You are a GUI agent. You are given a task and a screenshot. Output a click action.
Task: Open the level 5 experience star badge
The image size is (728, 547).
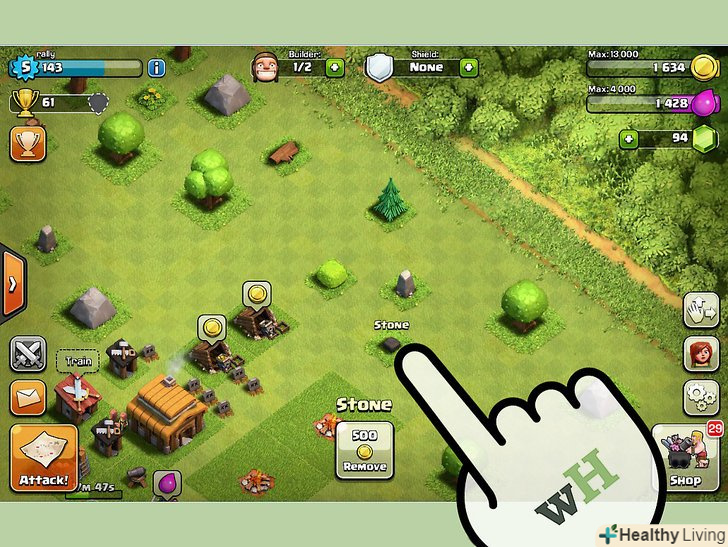click(x=21, y=68)
